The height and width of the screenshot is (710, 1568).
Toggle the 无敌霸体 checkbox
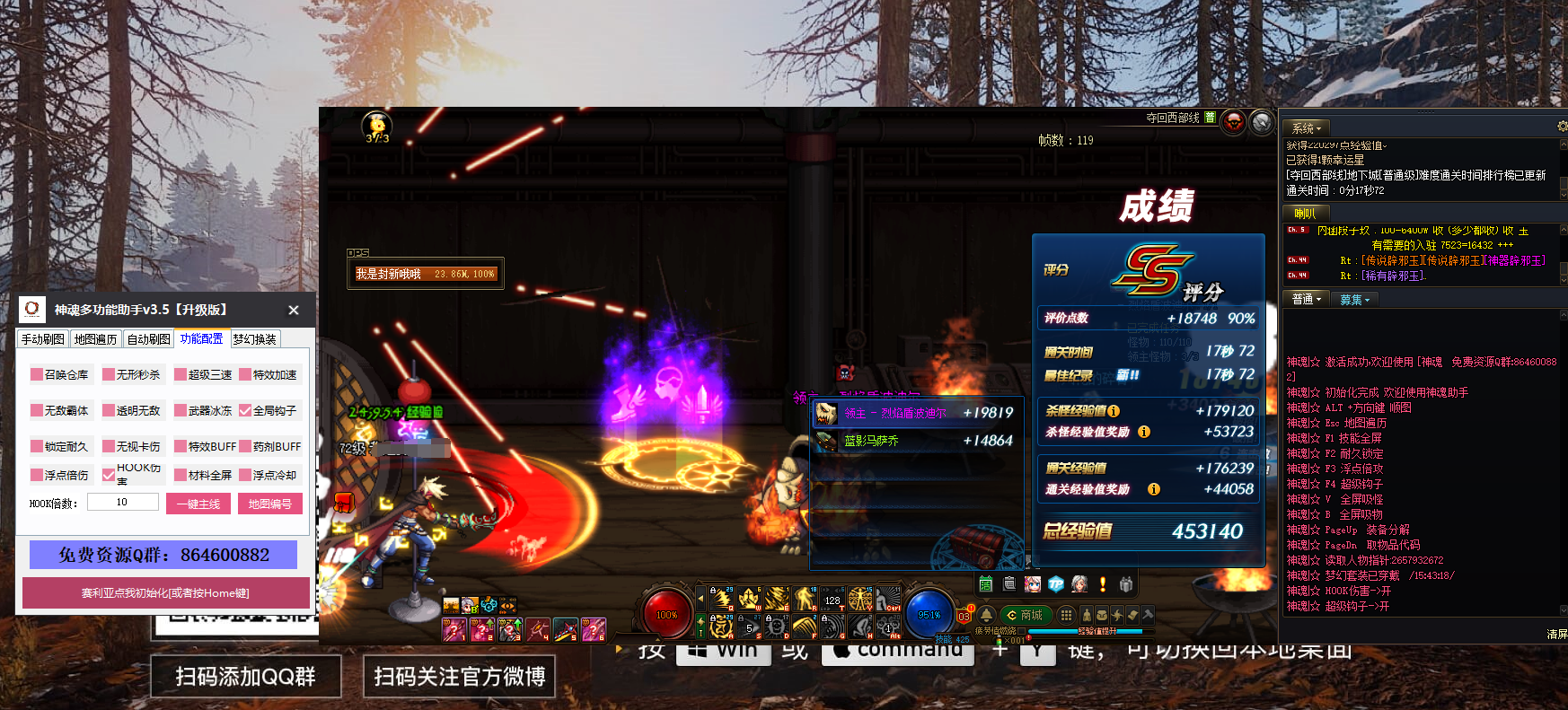(37, 410)
